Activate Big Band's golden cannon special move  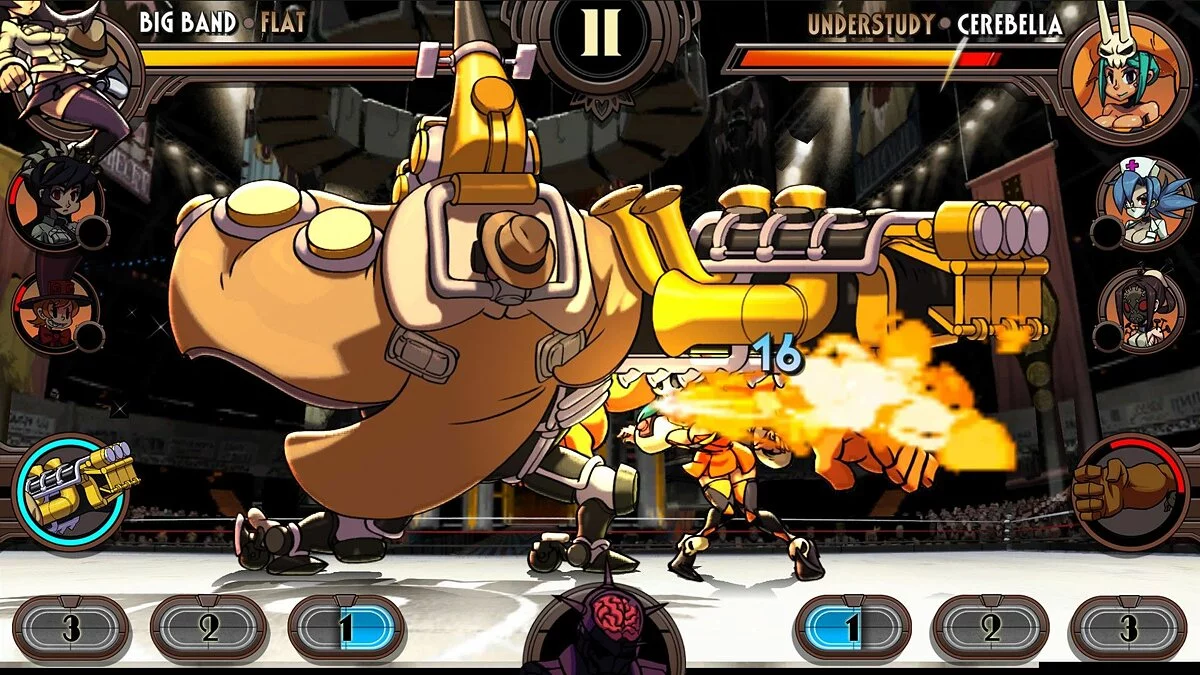pos(72,492)
